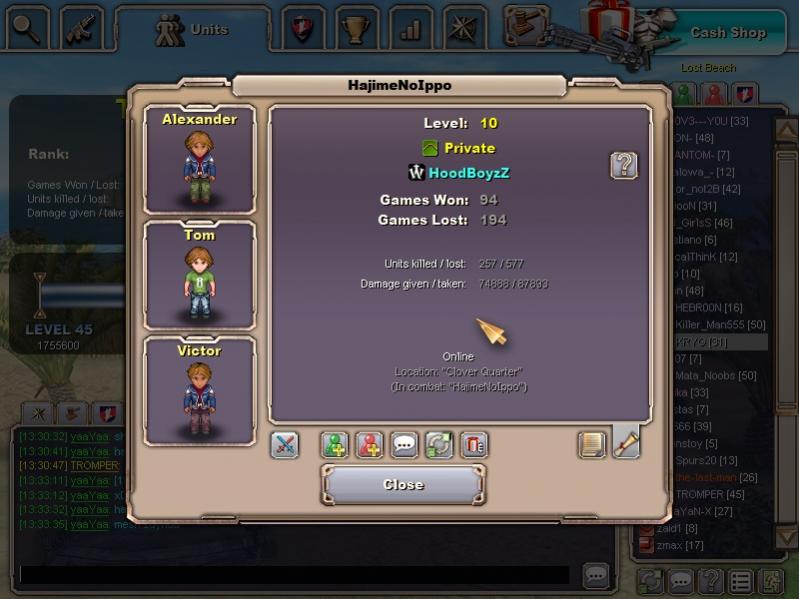799x599 pixels.
Task: Select Alexander's unit portrait
Action: (x=200, y=160)
